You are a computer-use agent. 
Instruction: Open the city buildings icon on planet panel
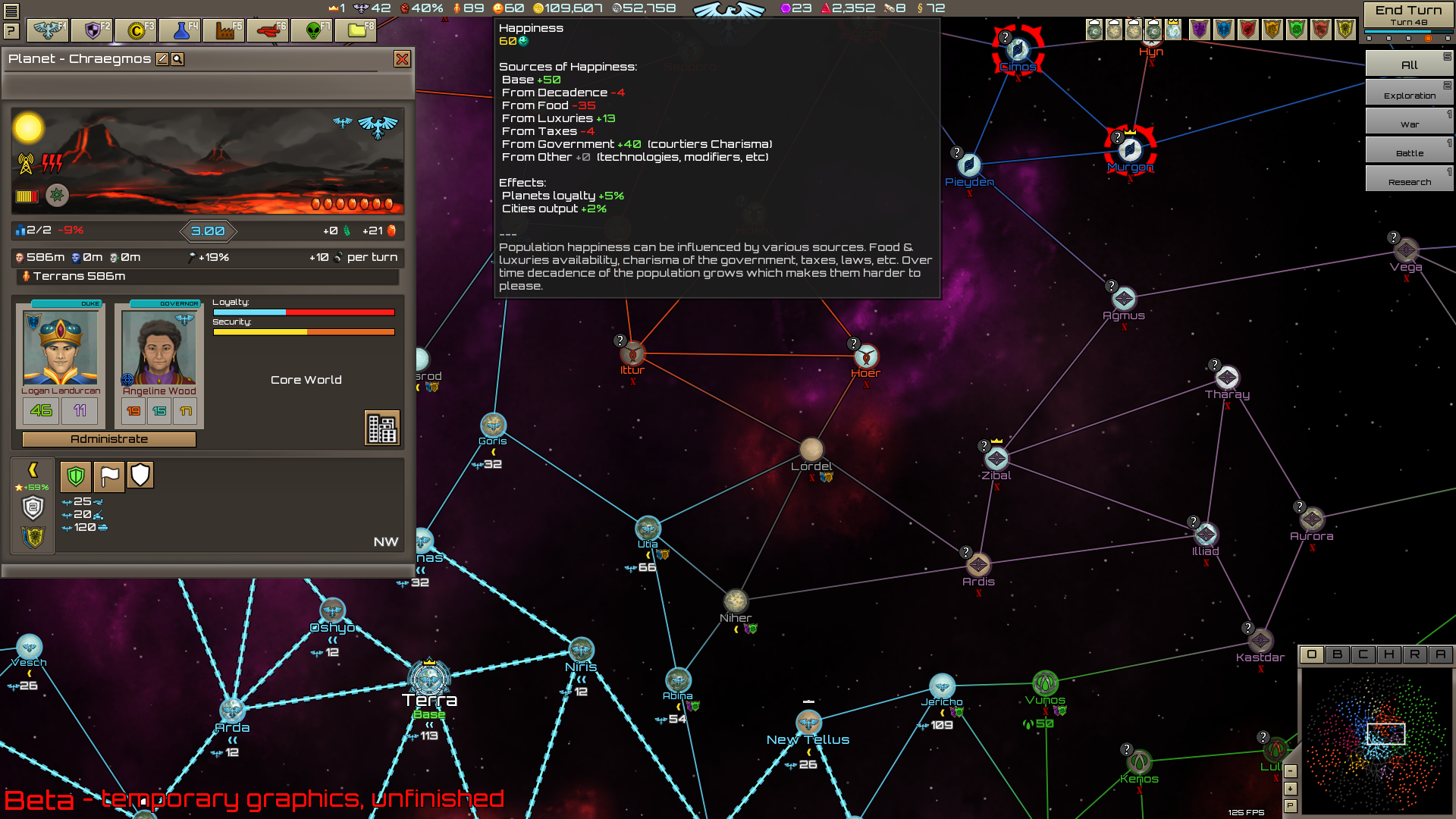coord(383,428)
